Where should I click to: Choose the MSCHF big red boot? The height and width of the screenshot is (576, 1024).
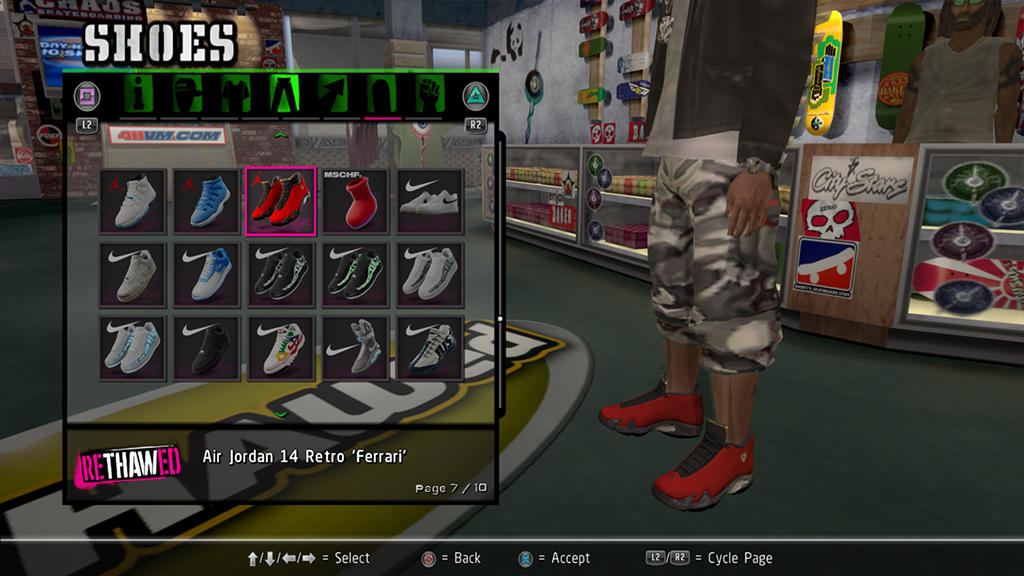(x=355, y=201)
